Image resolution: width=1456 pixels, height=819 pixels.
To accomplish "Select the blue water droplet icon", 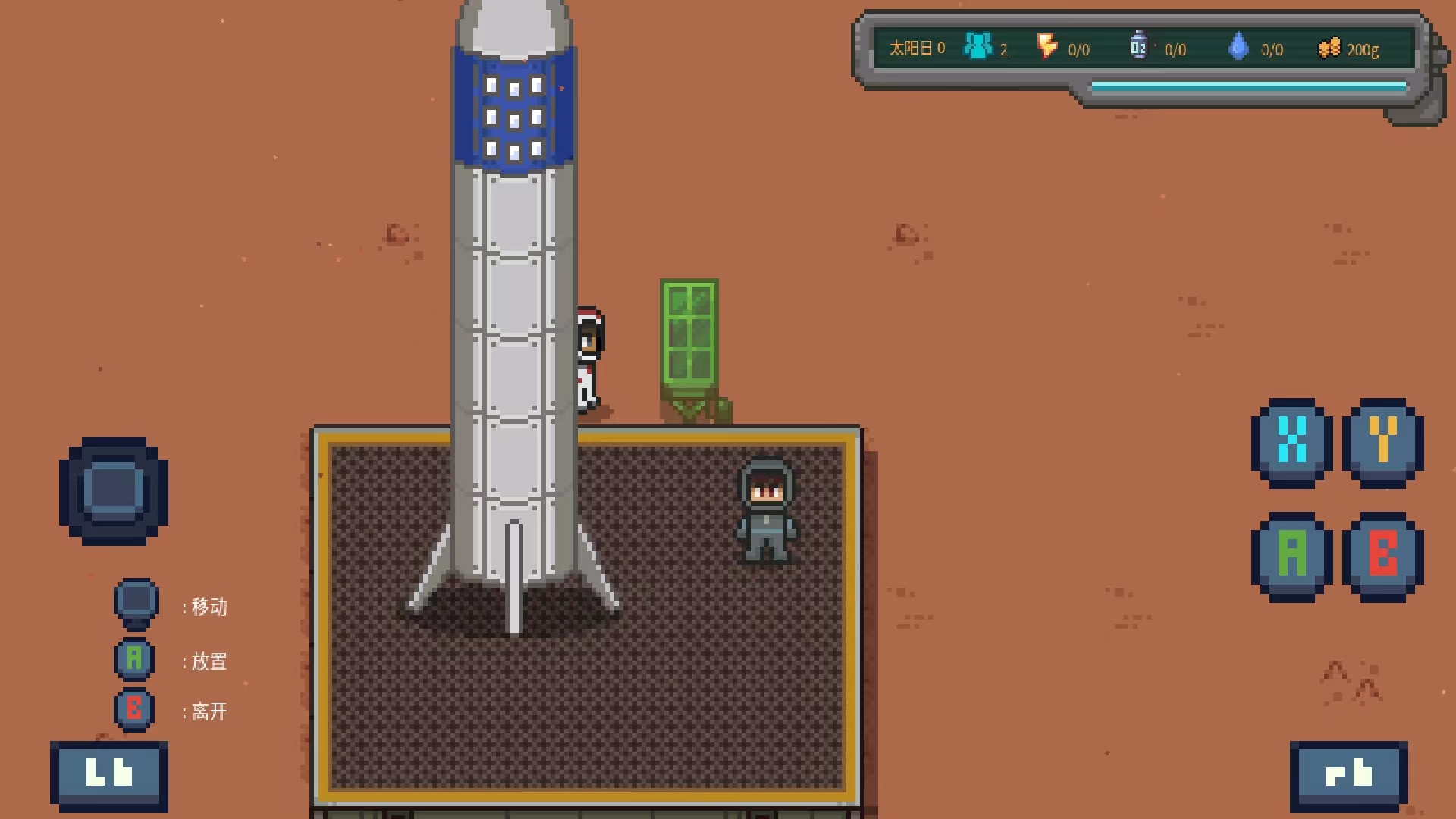I will pyautogui.click(x=1239, y=47).
